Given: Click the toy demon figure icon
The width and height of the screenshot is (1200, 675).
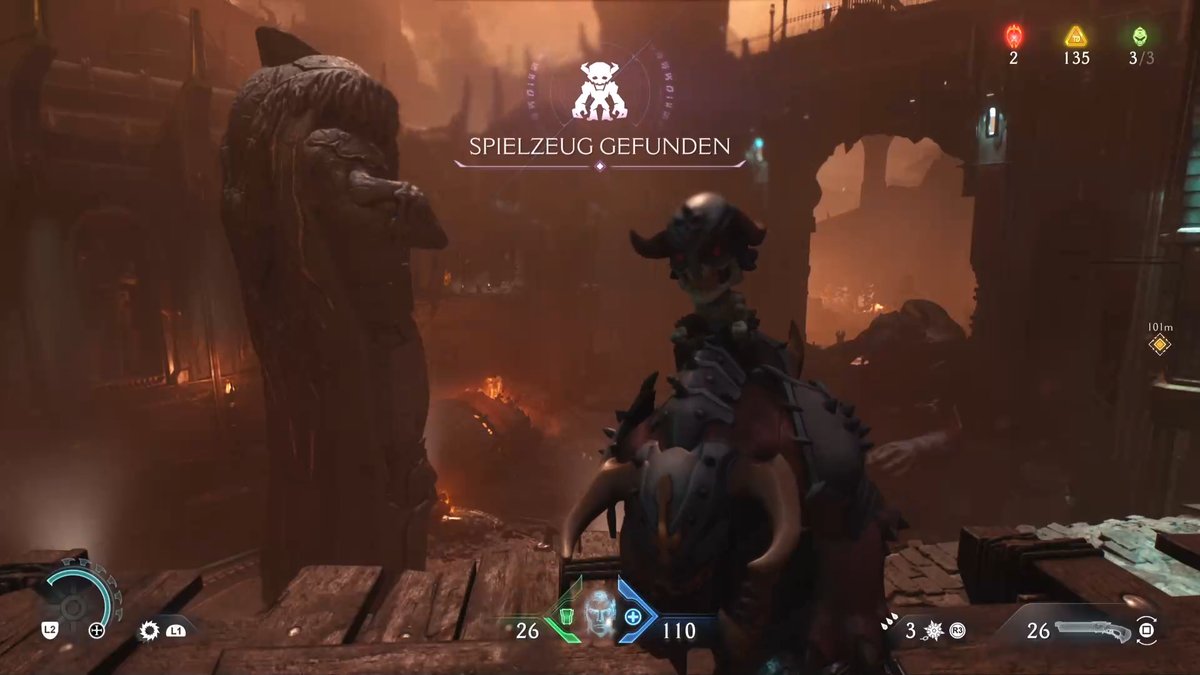Looking at the screenshot, I should point(598,90).
